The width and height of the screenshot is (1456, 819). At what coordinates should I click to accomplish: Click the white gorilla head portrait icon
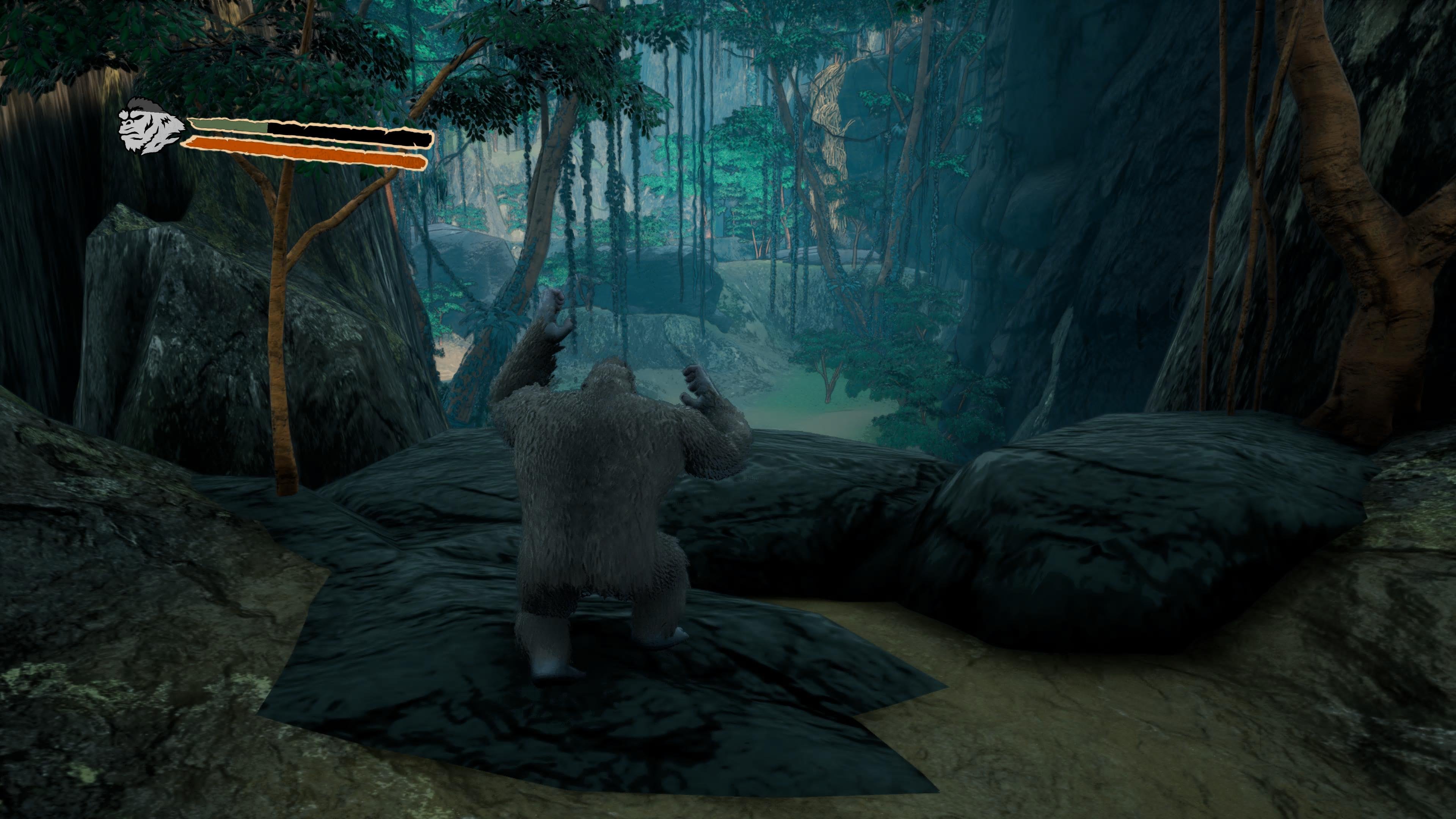point(148,129)
